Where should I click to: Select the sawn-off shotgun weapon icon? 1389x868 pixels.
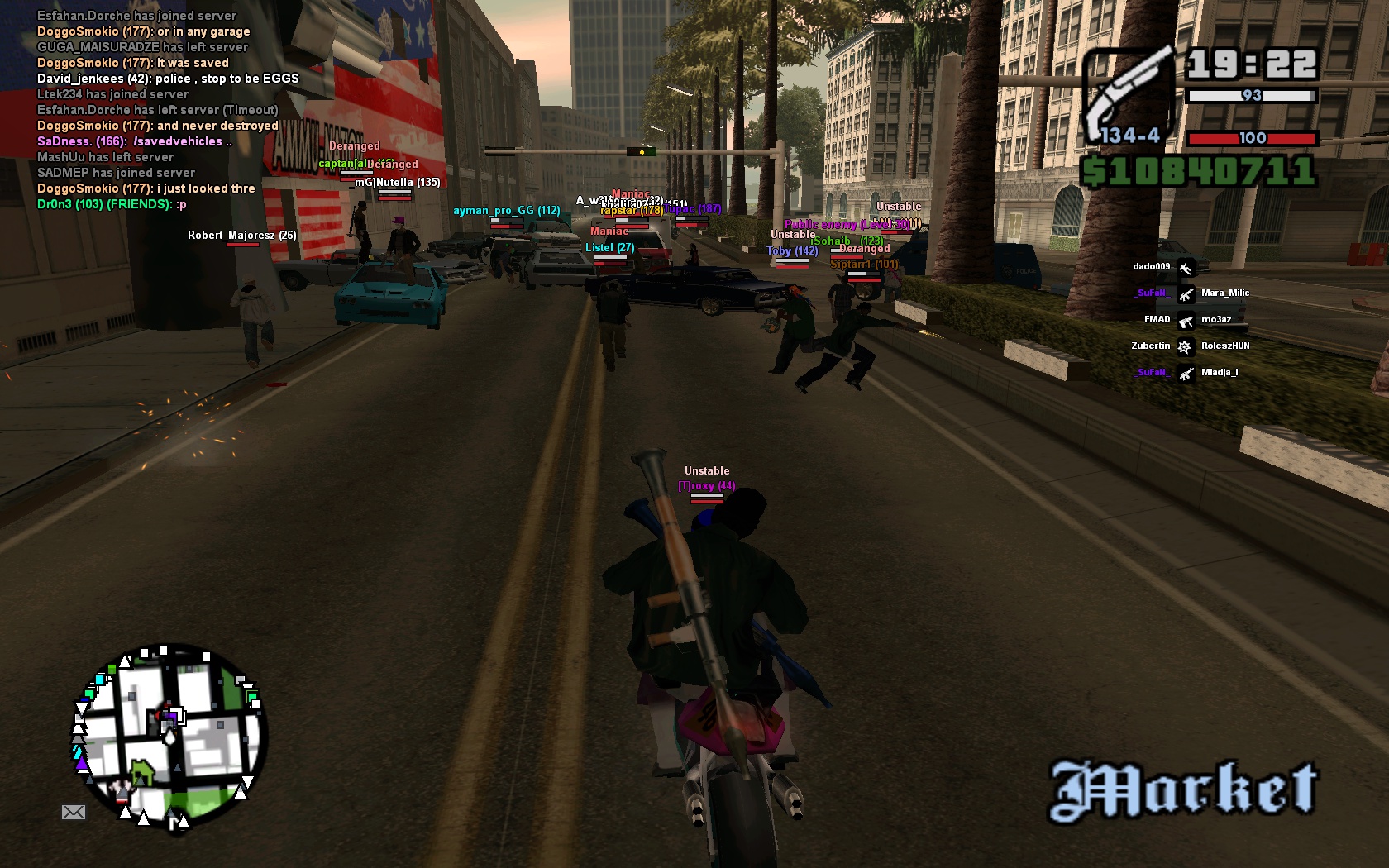tap(1129, 95)
